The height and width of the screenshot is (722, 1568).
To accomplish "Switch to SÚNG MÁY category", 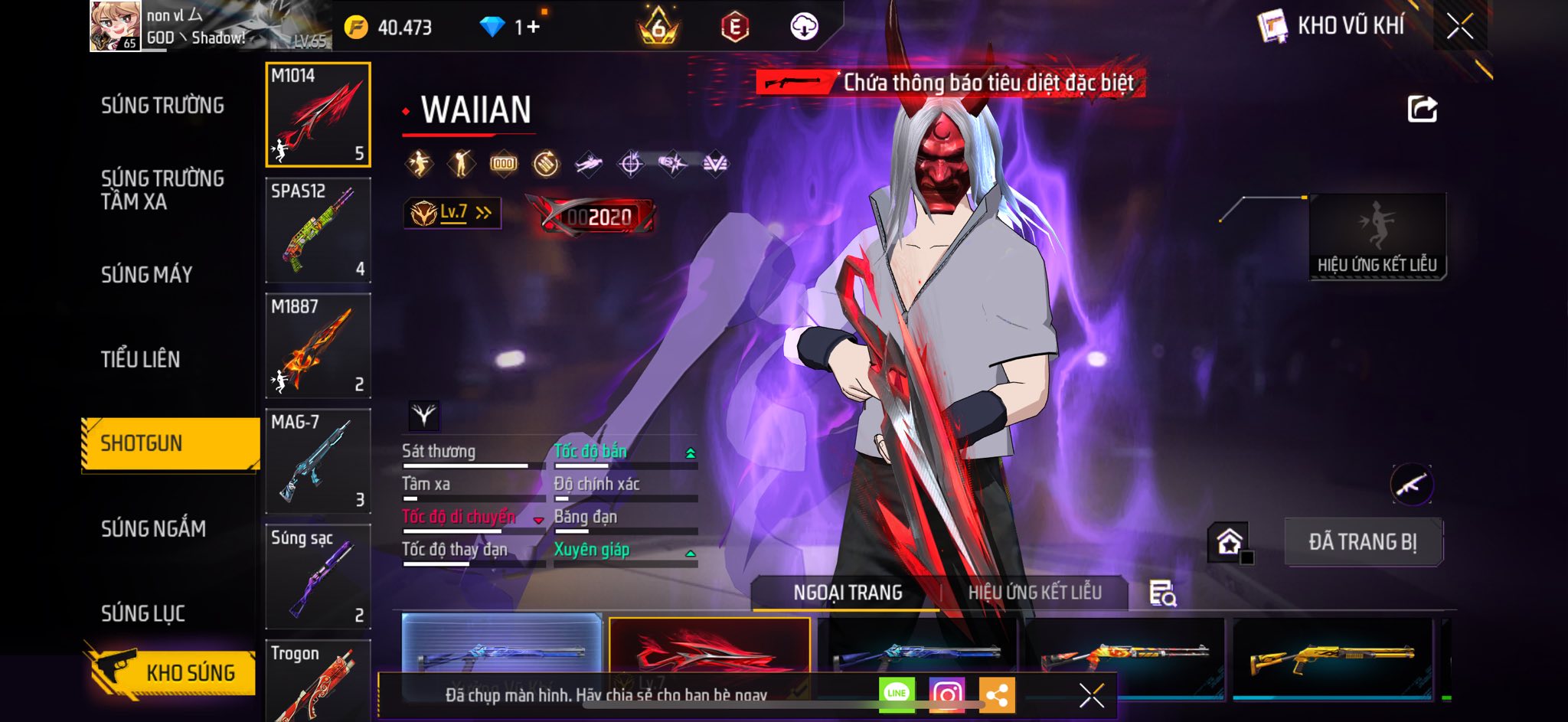I will (x=147, y=275).
